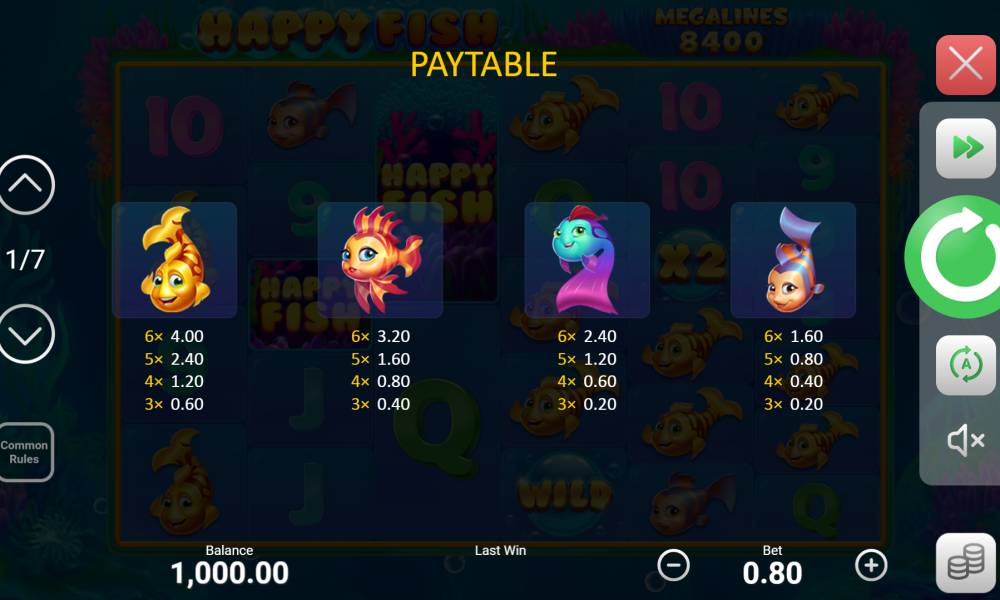Toggle the sound mute speaker icon

(x=965, y=440)
